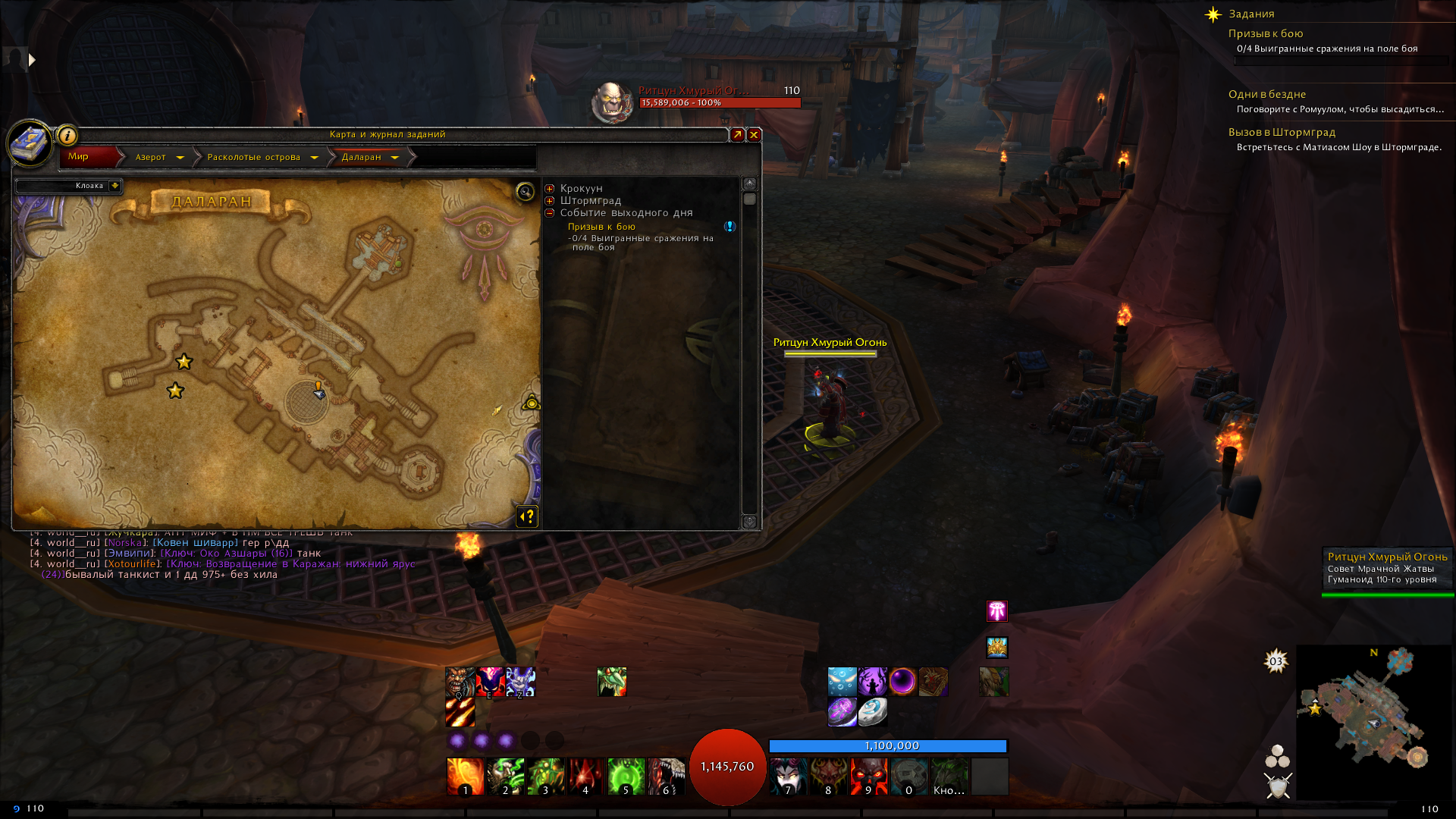Image resolution: width=1456 pixels, height=819 pixels.
Task: Open the Клоака floor selector
Action: (x=114, y=186)
